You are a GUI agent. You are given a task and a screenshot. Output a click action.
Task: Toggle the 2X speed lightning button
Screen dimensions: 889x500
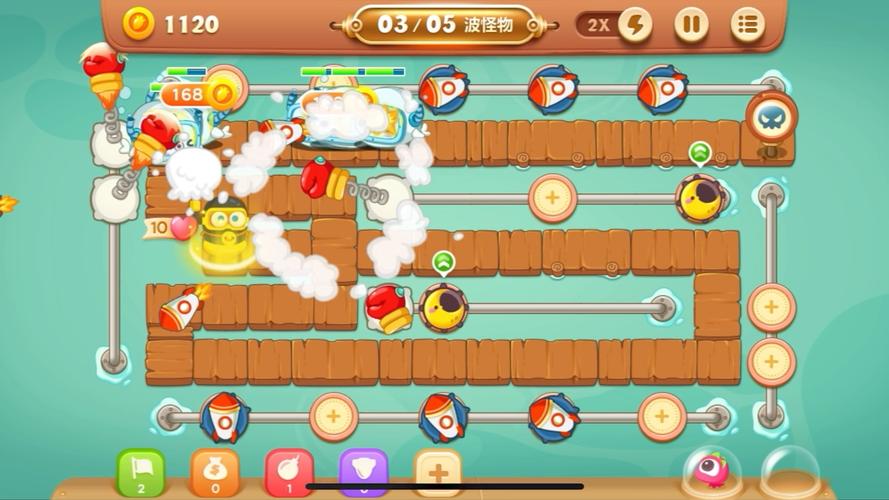point(634,25)
